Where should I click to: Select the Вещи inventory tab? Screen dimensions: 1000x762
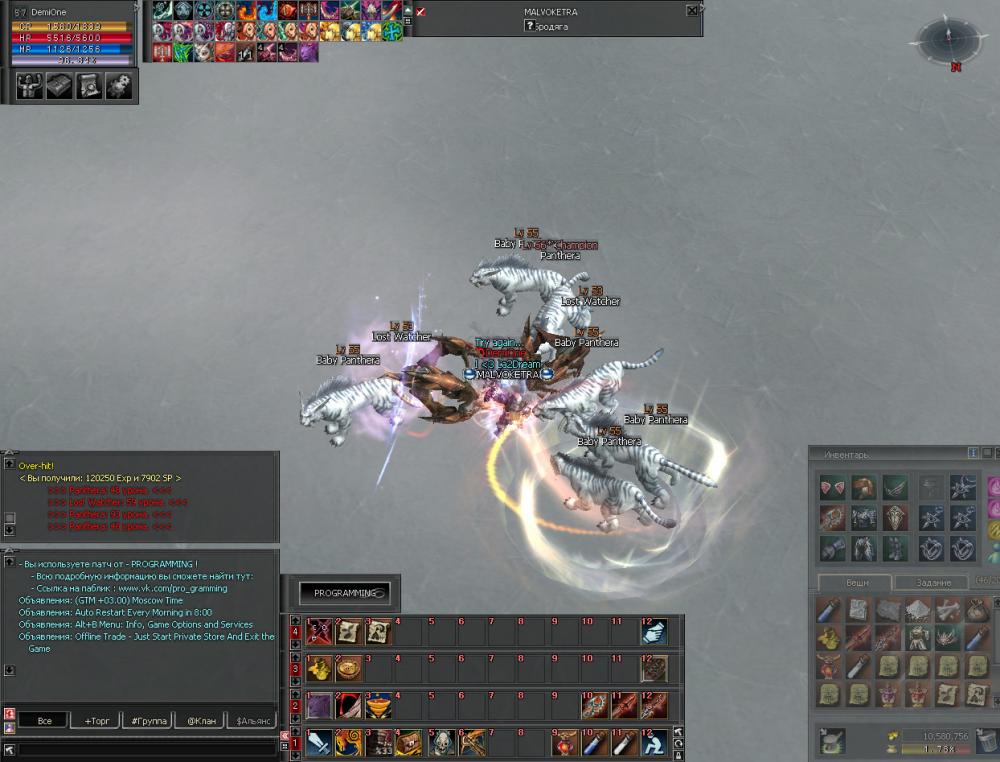pyautogui.click(x=857, y=583)
